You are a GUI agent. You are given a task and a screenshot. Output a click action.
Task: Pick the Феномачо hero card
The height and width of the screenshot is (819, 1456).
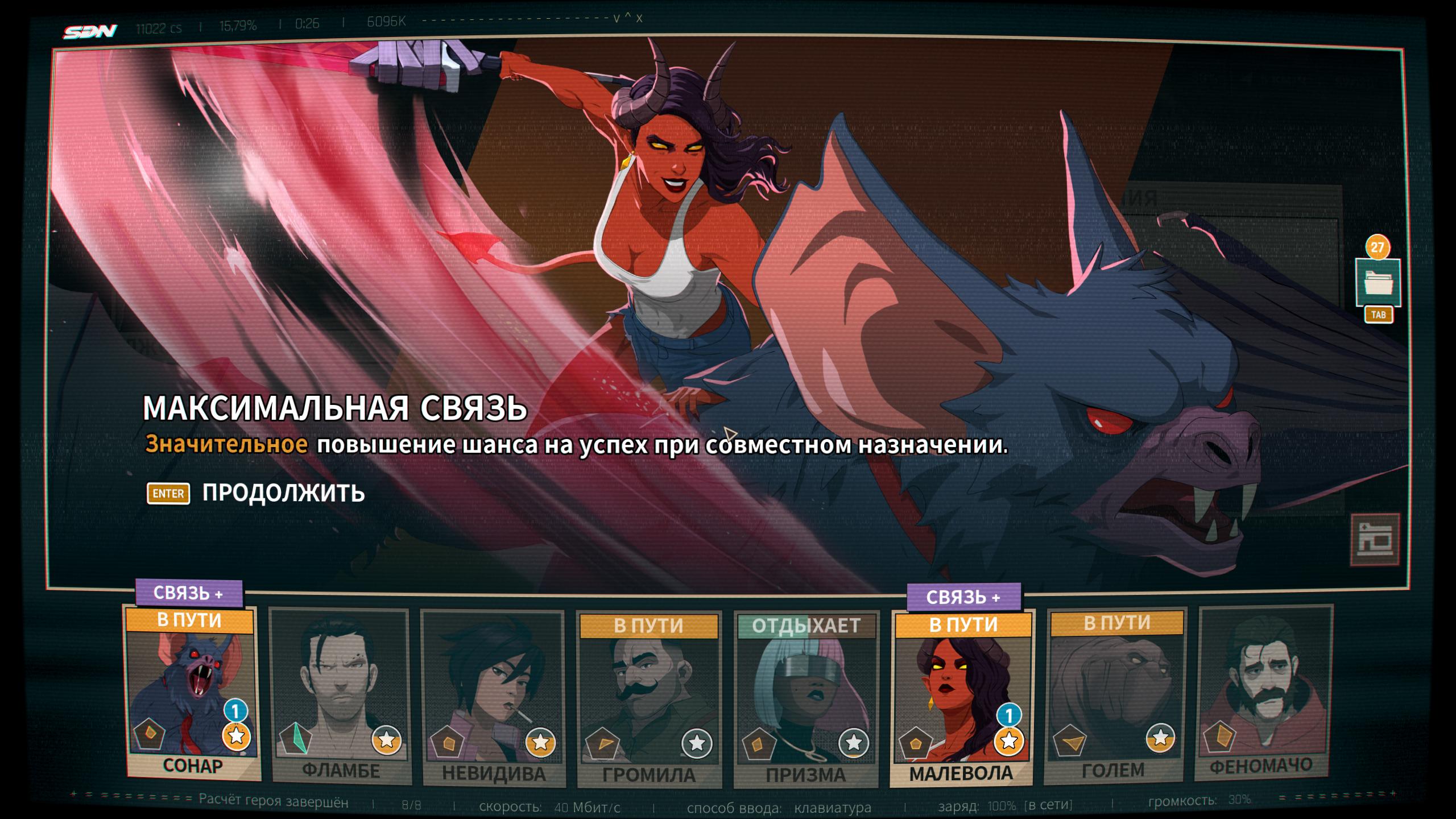pos(1265,693)
